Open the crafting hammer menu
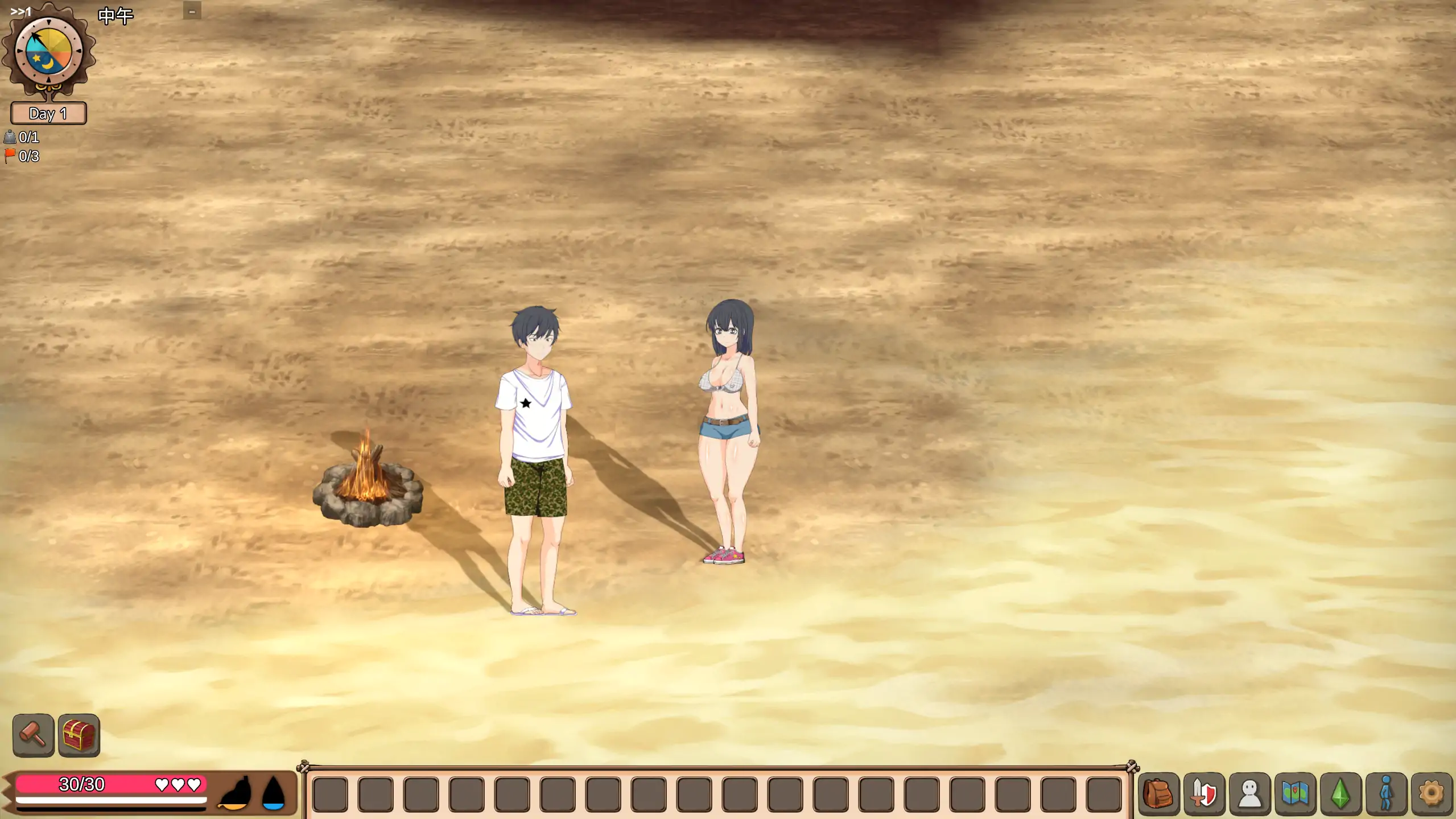This screenshot has height=819, width=1456. click(x=33, y=735)
